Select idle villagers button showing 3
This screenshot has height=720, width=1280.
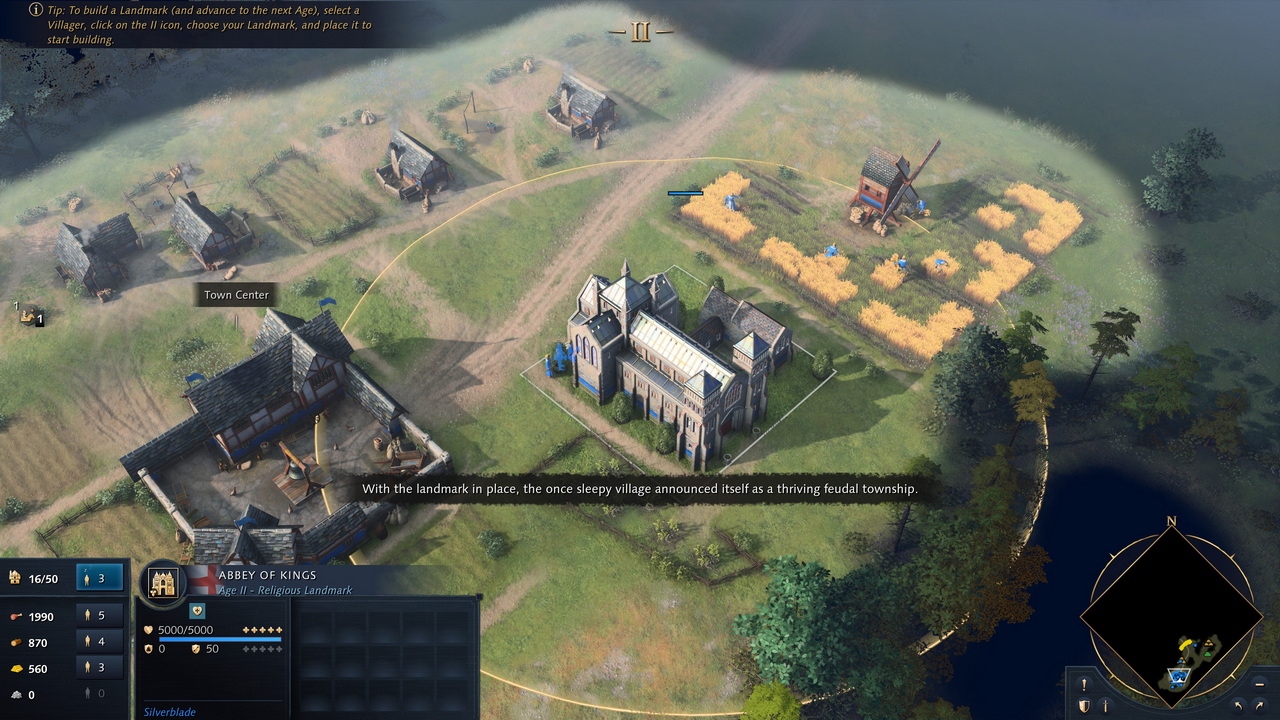coord(100,577)
